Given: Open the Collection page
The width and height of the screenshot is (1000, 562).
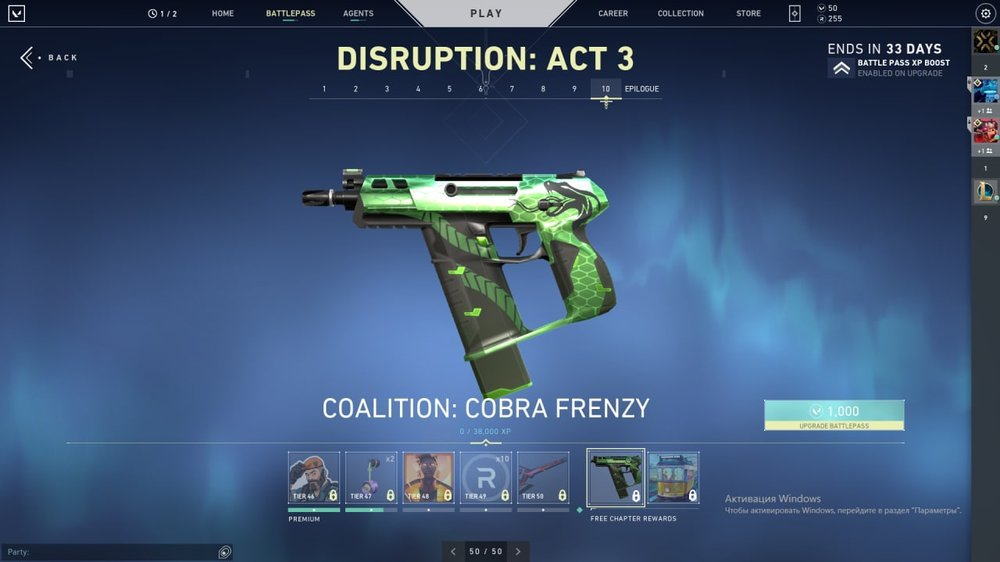Looking at the screenshot, I should [680, 14].
